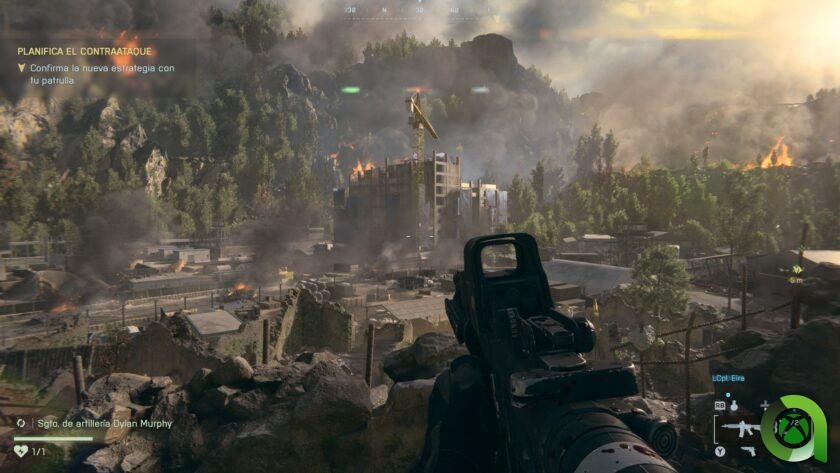The image size is (840, 473).
Task: Click the class emblem beside Dylan Murphy's name
Action: (22, 423)
